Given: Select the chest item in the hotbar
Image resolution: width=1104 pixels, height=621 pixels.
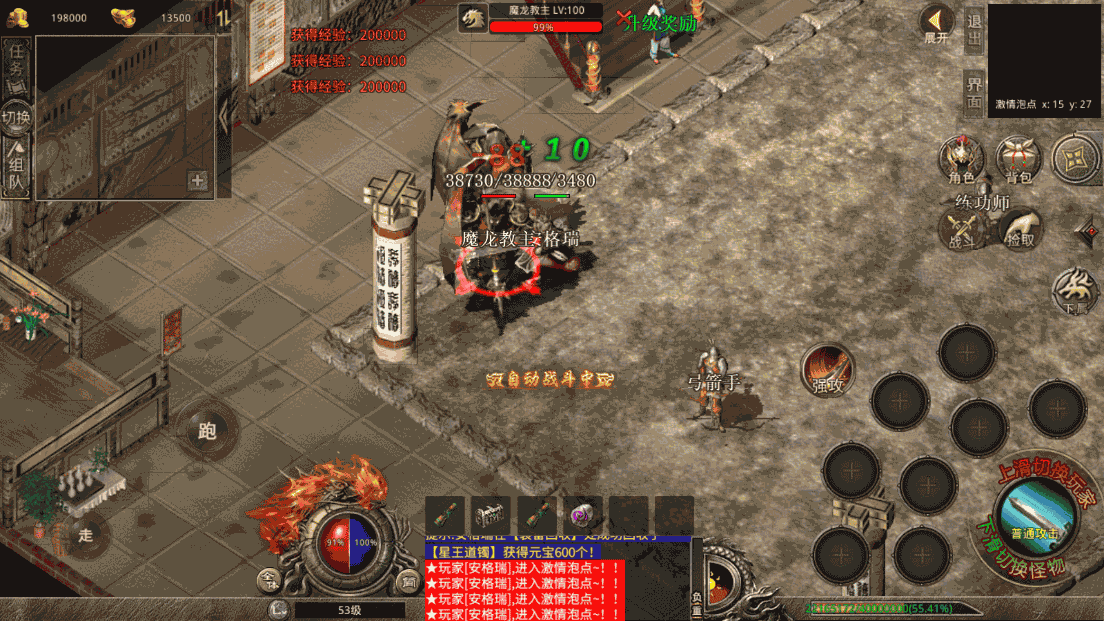Looking at the screenshot, I should tap(491, 516).
